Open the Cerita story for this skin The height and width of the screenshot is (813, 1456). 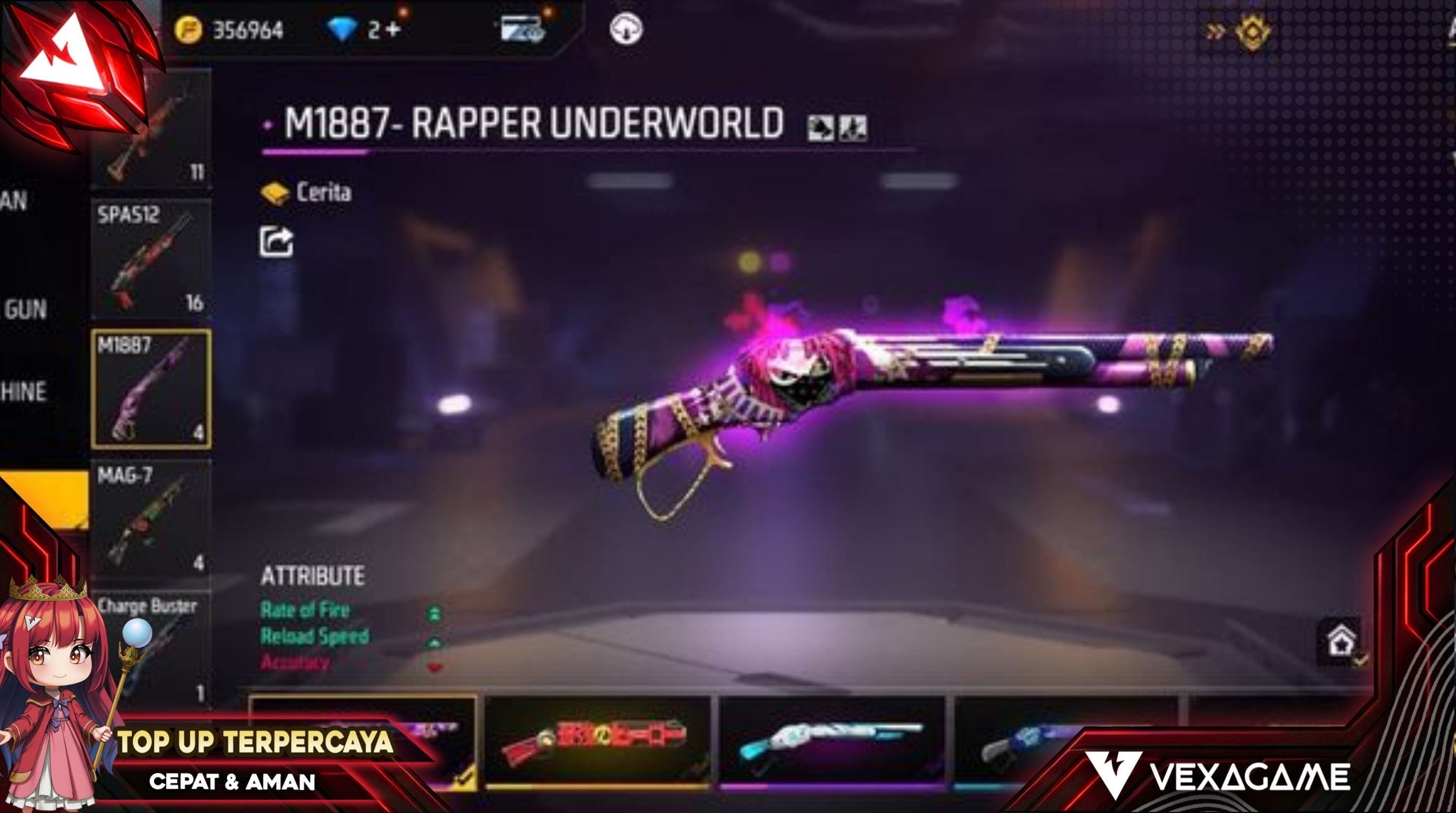tap(307, 193)
